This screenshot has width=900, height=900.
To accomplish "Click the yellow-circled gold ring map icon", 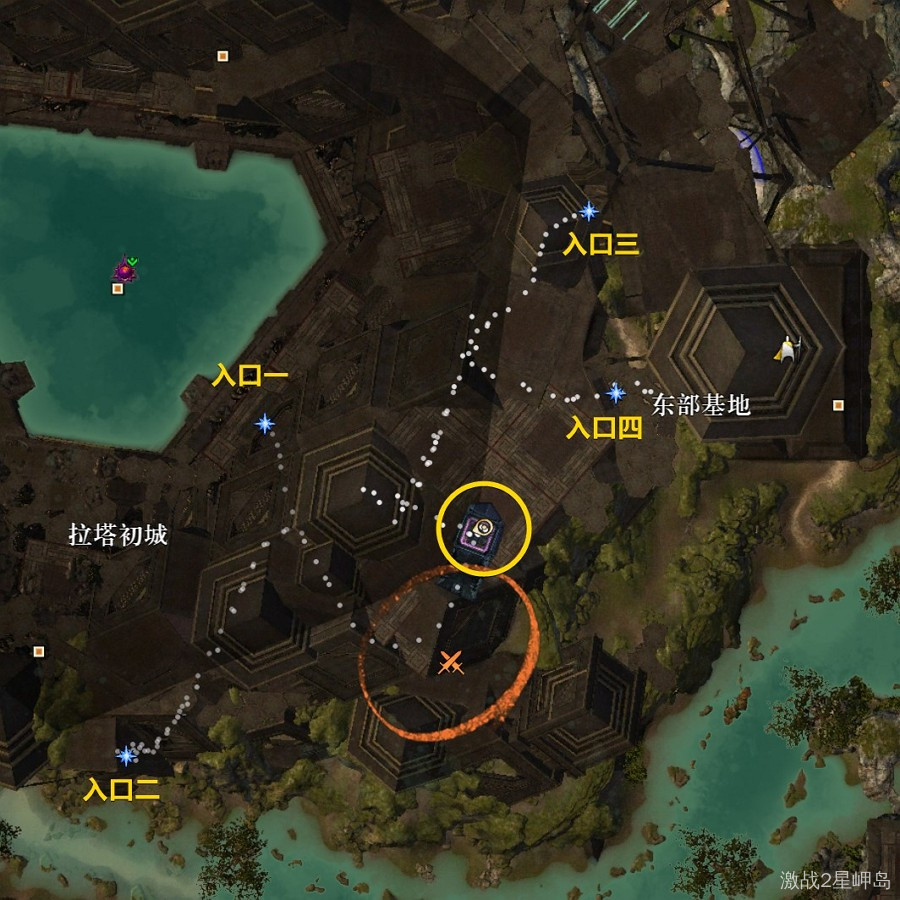I will click(483, 527).
